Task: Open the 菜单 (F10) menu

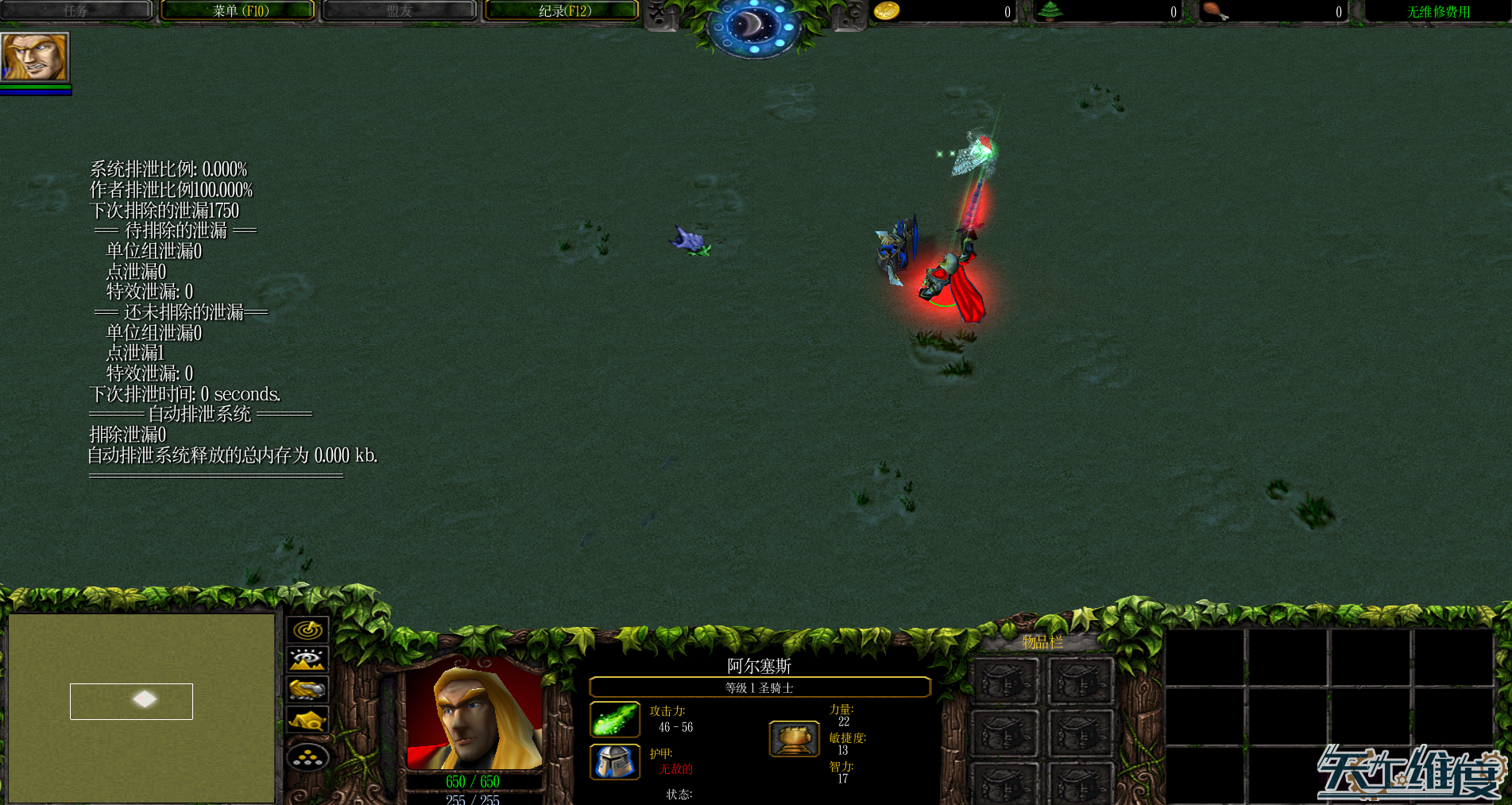Action: click(x=240, y=11)
